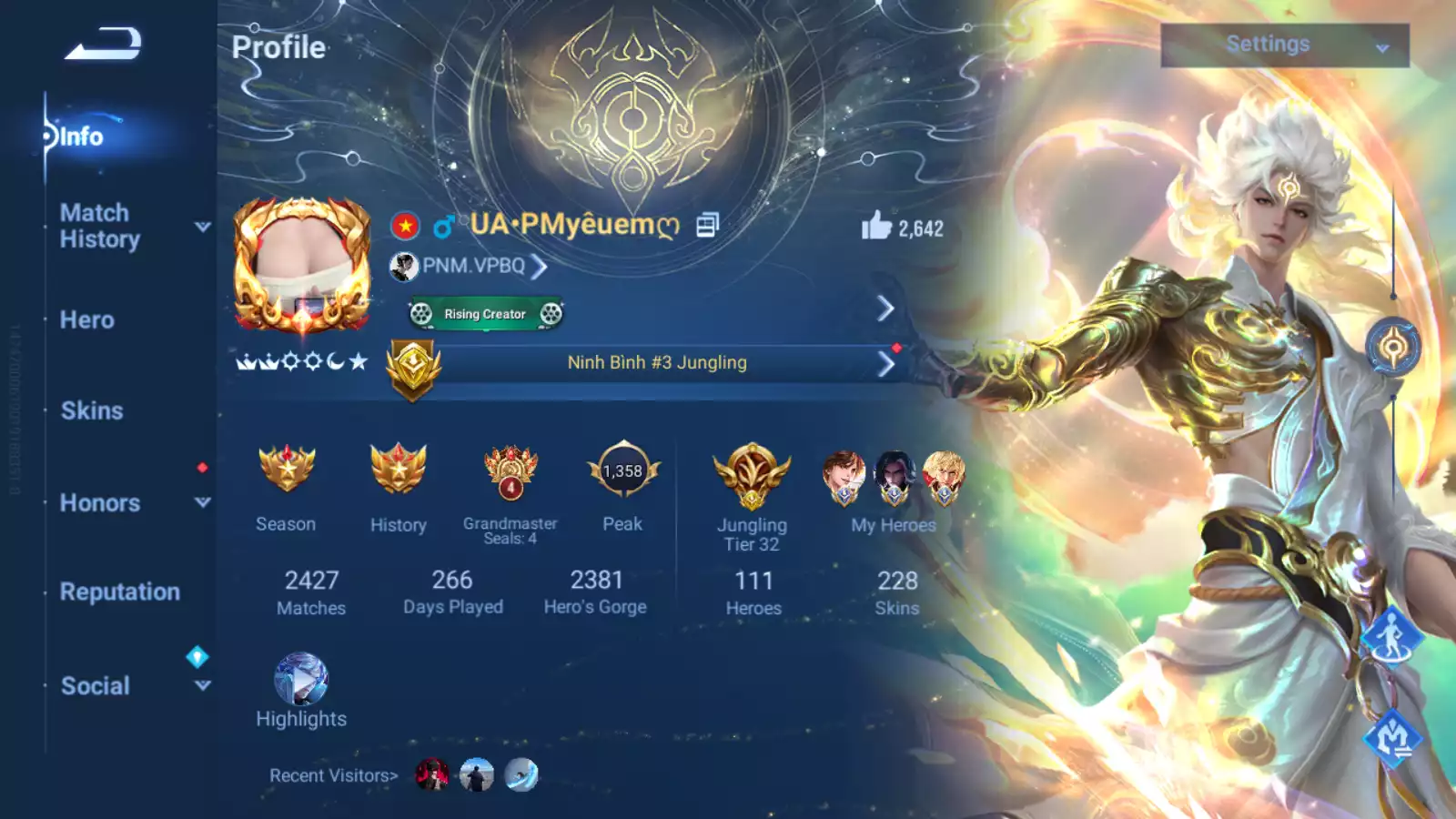
Task: Expand the Honors sidebar section
Action: 99,503
